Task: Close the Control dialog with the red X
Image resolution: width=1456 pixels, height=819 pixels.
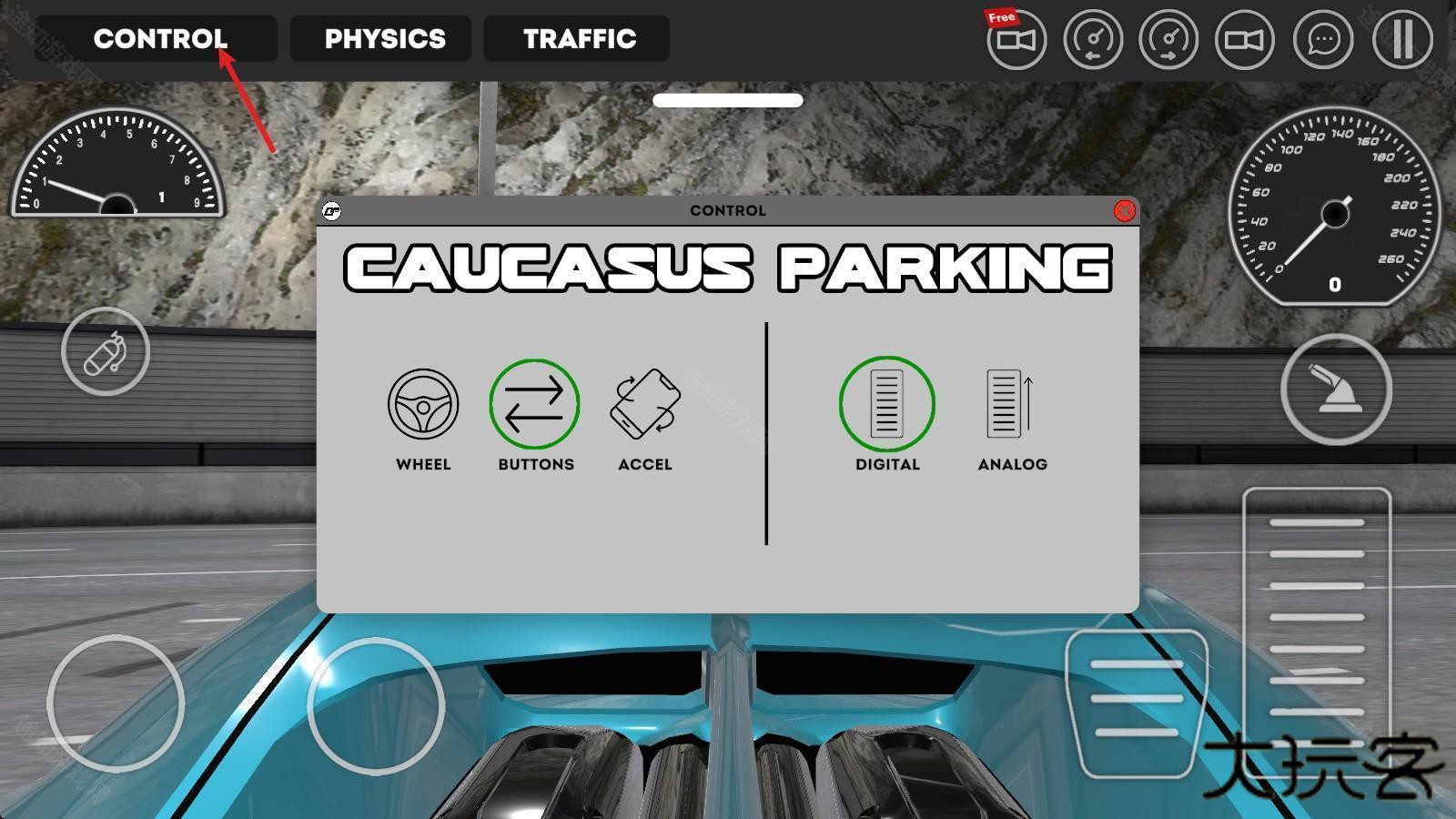Action: click(1124, 211)
